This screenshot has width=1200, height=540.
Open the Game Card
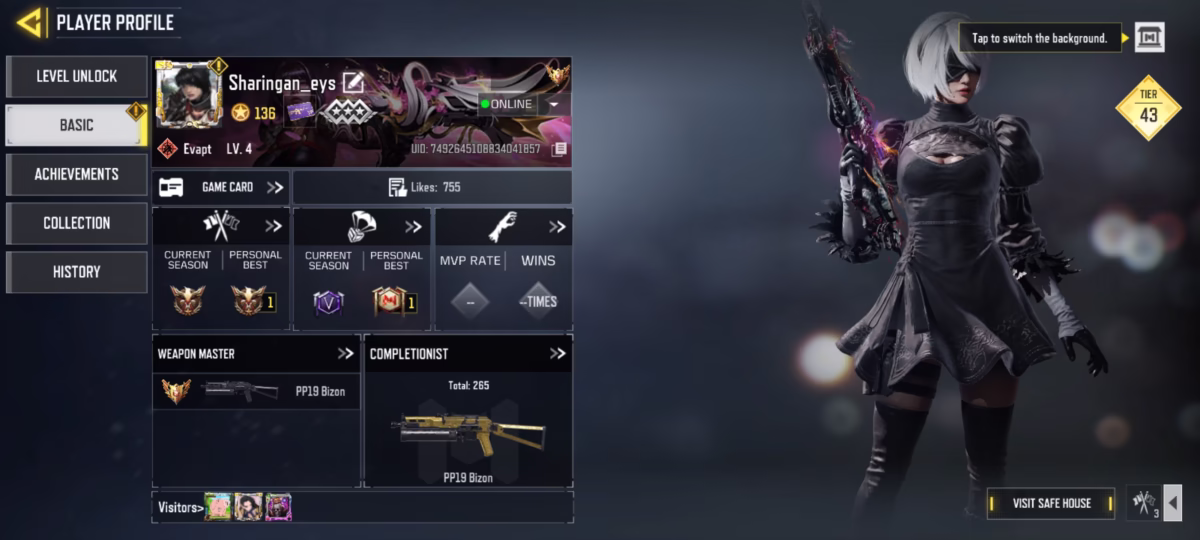221,187
